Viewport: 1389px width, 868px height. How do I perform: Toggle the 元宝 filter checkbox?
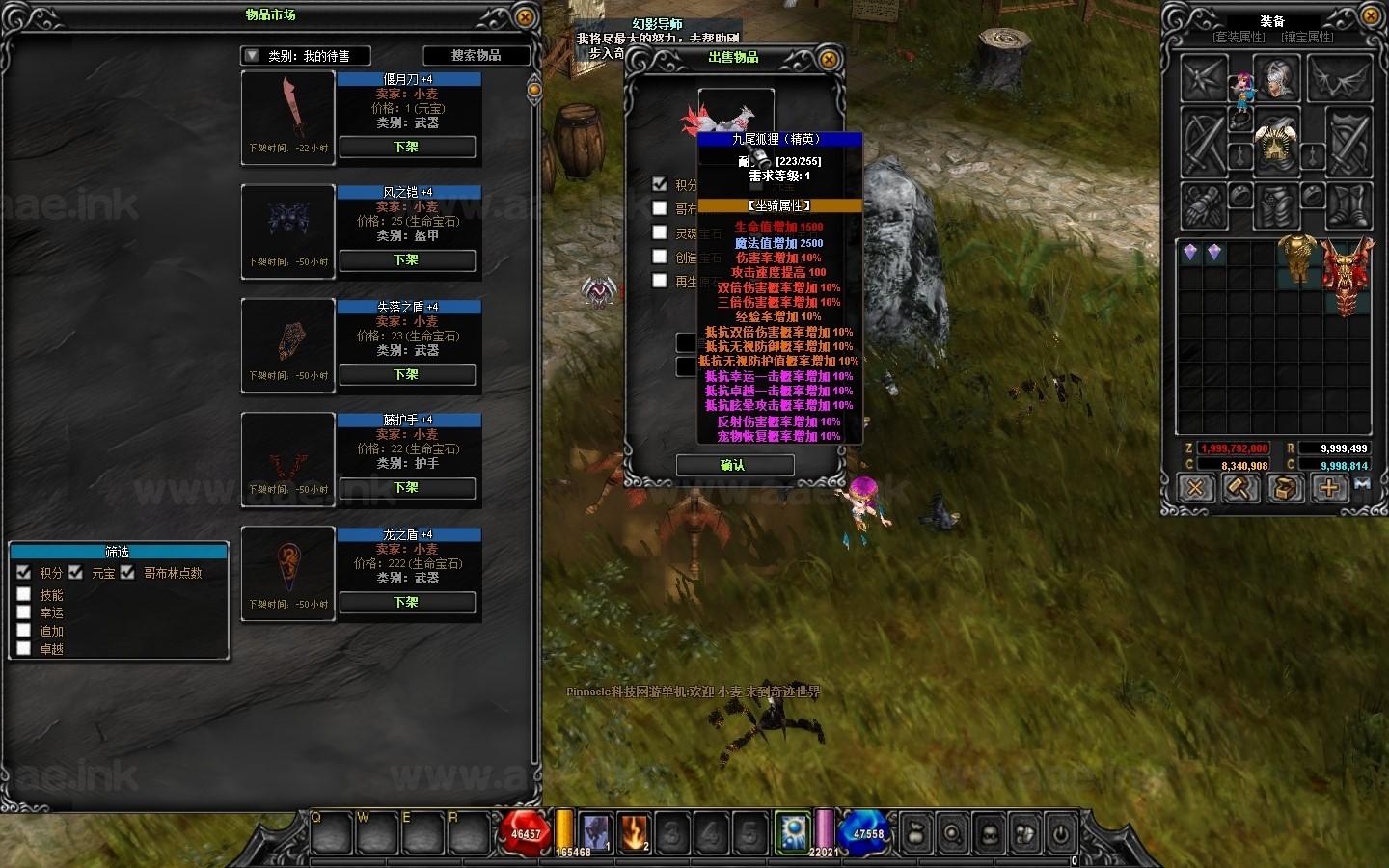75,573
